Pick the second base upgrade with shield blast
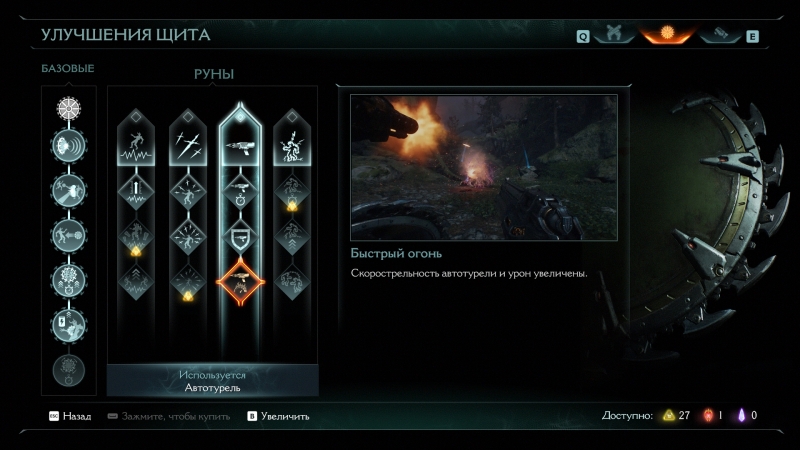 pos(69,147)
